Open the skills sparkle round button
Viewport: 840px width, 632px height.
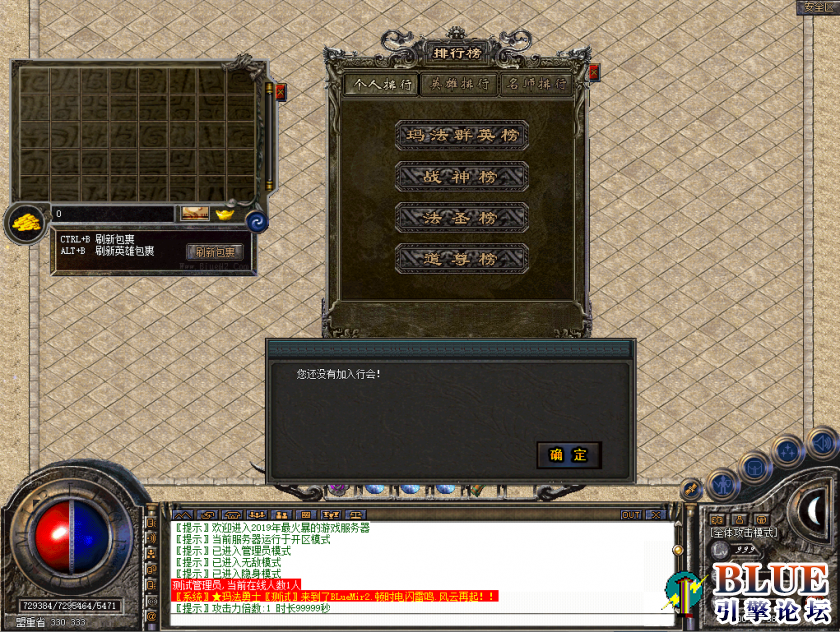[787, 451]
